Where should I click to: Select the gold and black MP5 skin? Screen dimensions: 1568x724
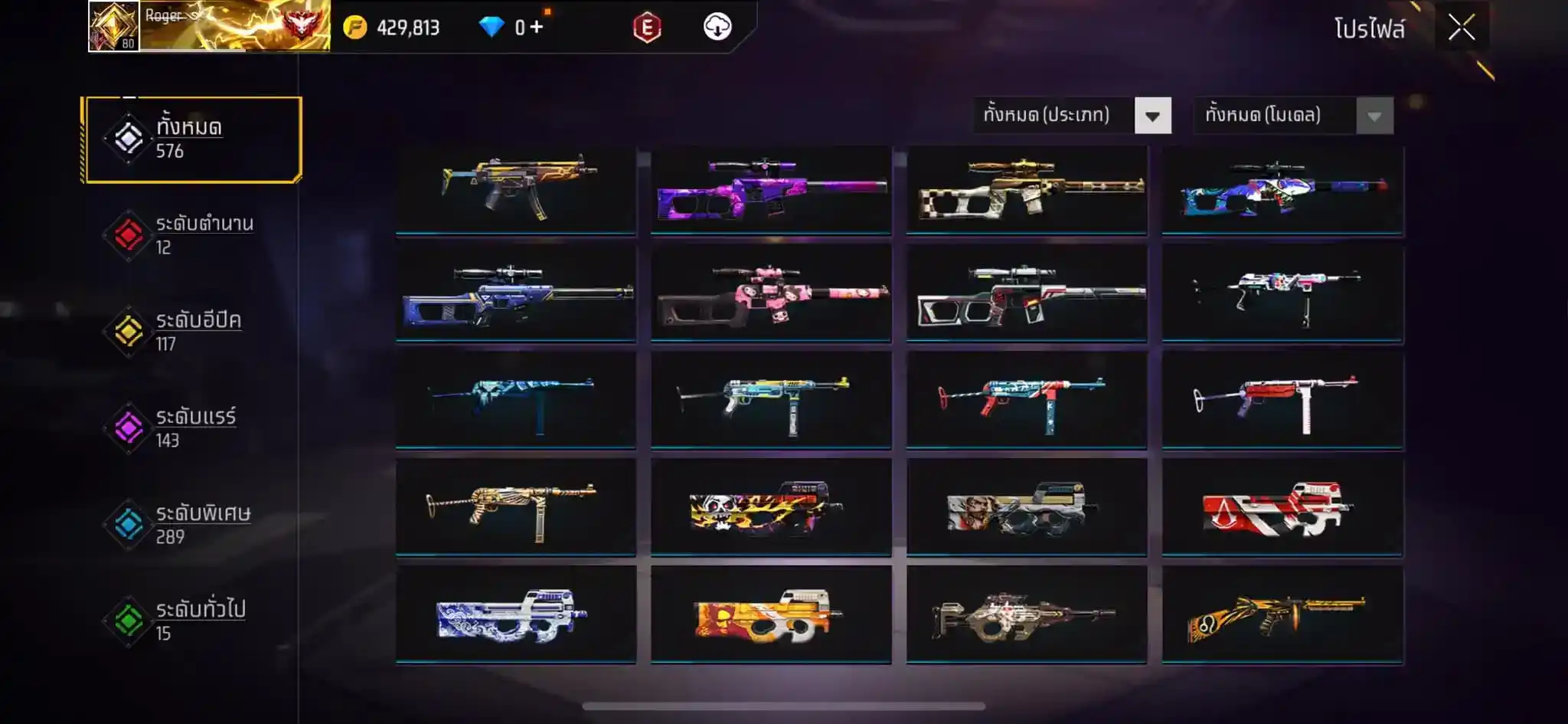[515, 188]
